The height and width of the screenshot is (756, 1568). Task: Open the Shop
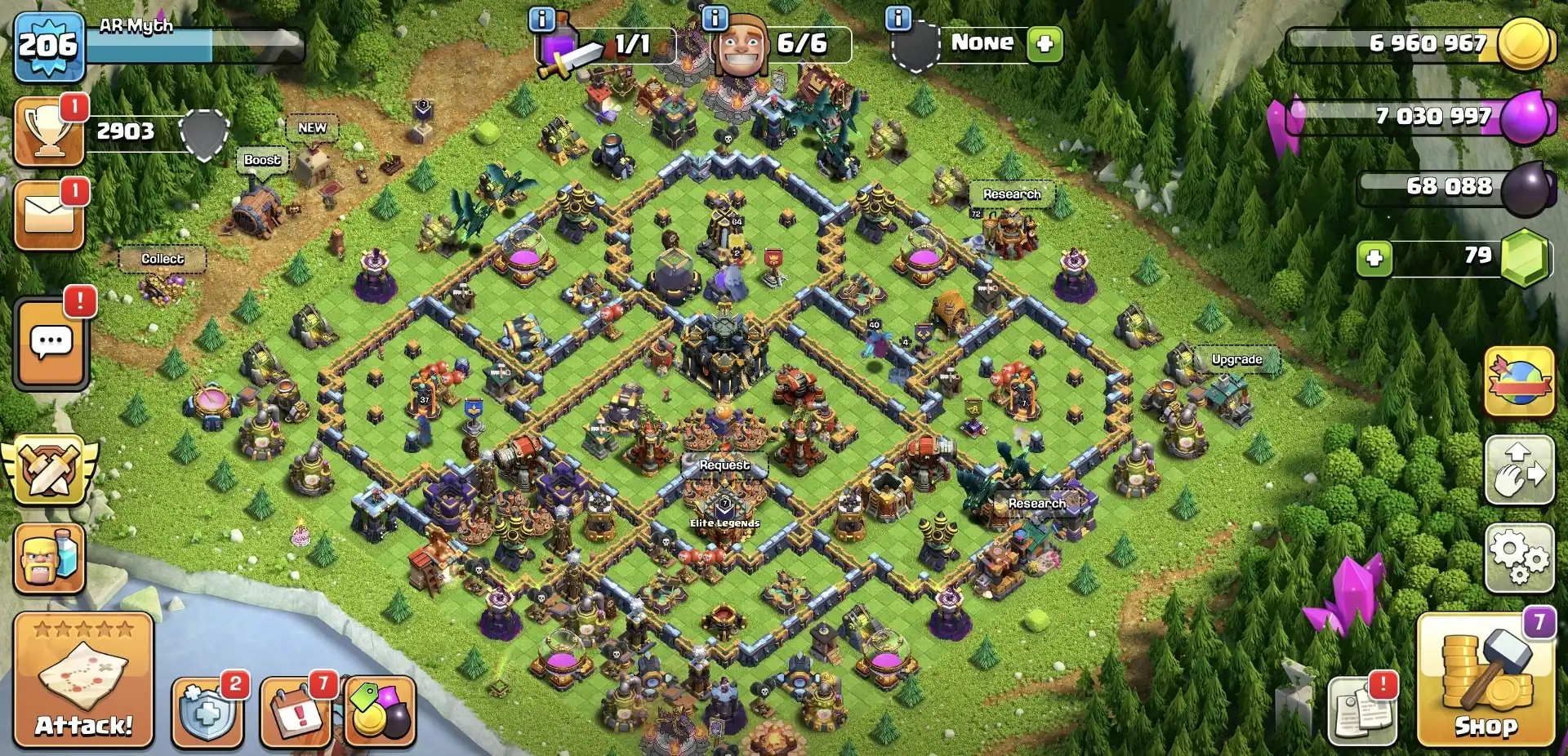(1489, 688)
